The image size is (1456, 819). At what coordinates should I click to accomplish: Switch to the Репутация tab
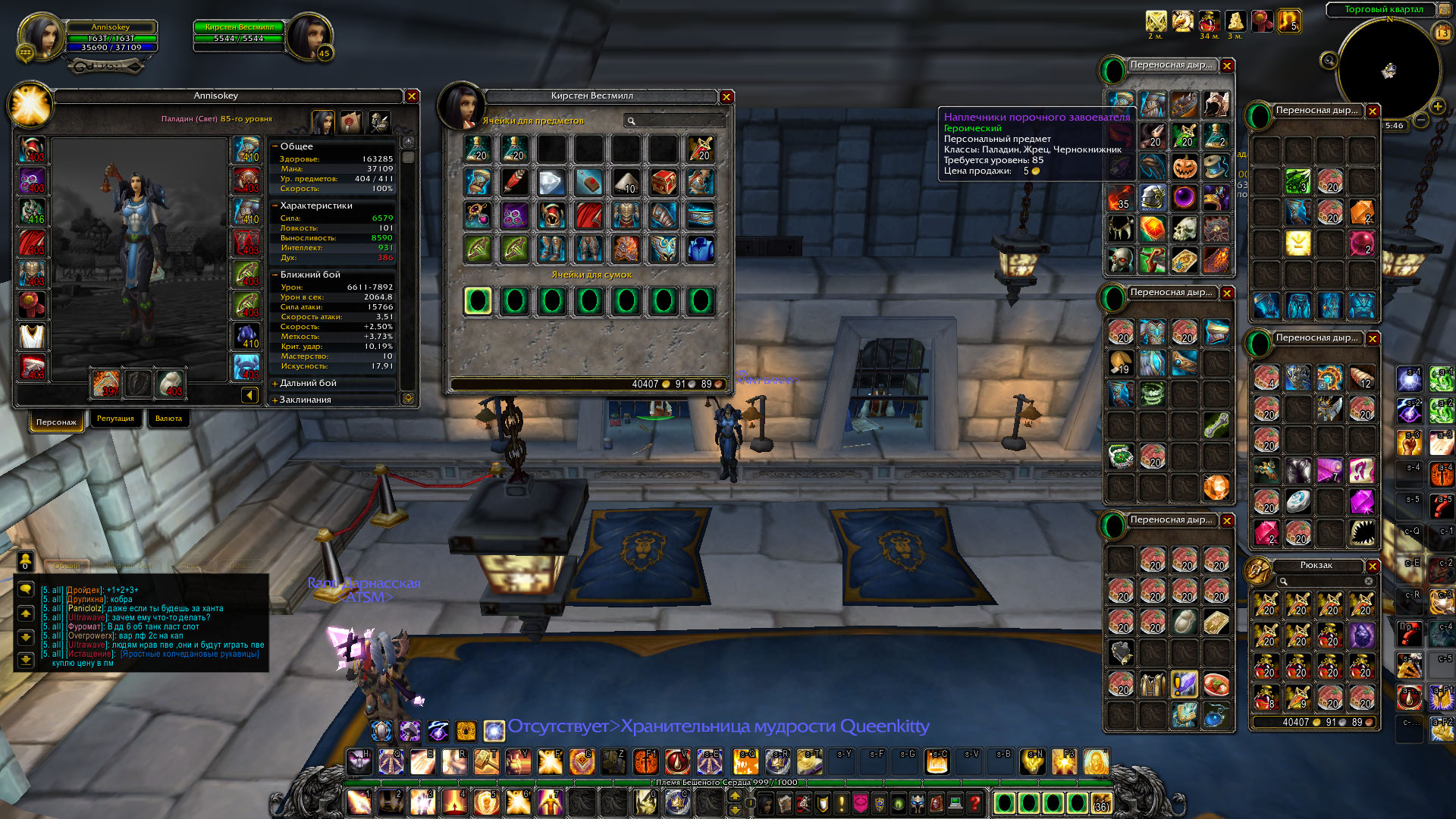pyautogui.click(x=115, y=419)
